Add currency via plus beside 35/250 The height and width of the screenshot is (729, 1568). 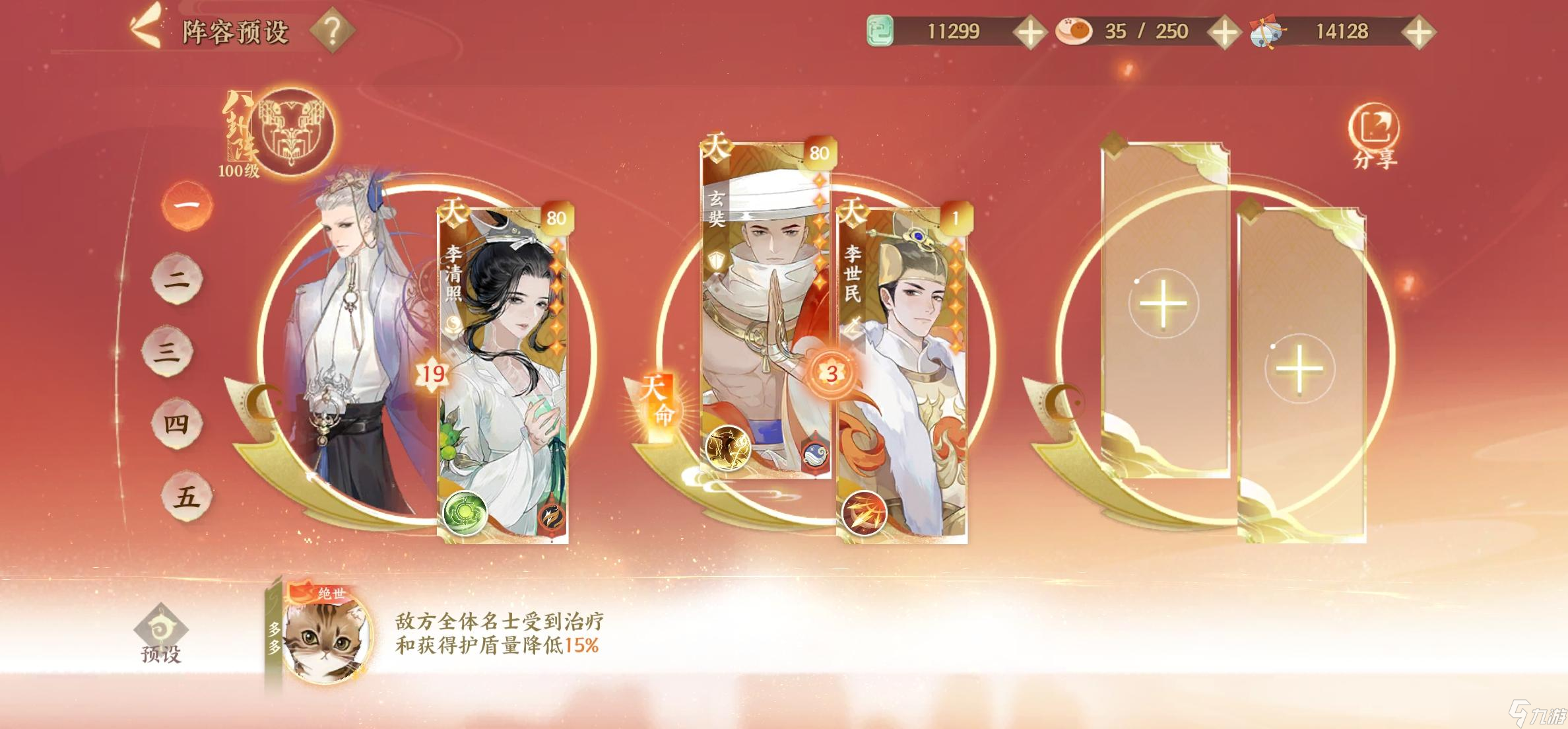[1225, 30]
